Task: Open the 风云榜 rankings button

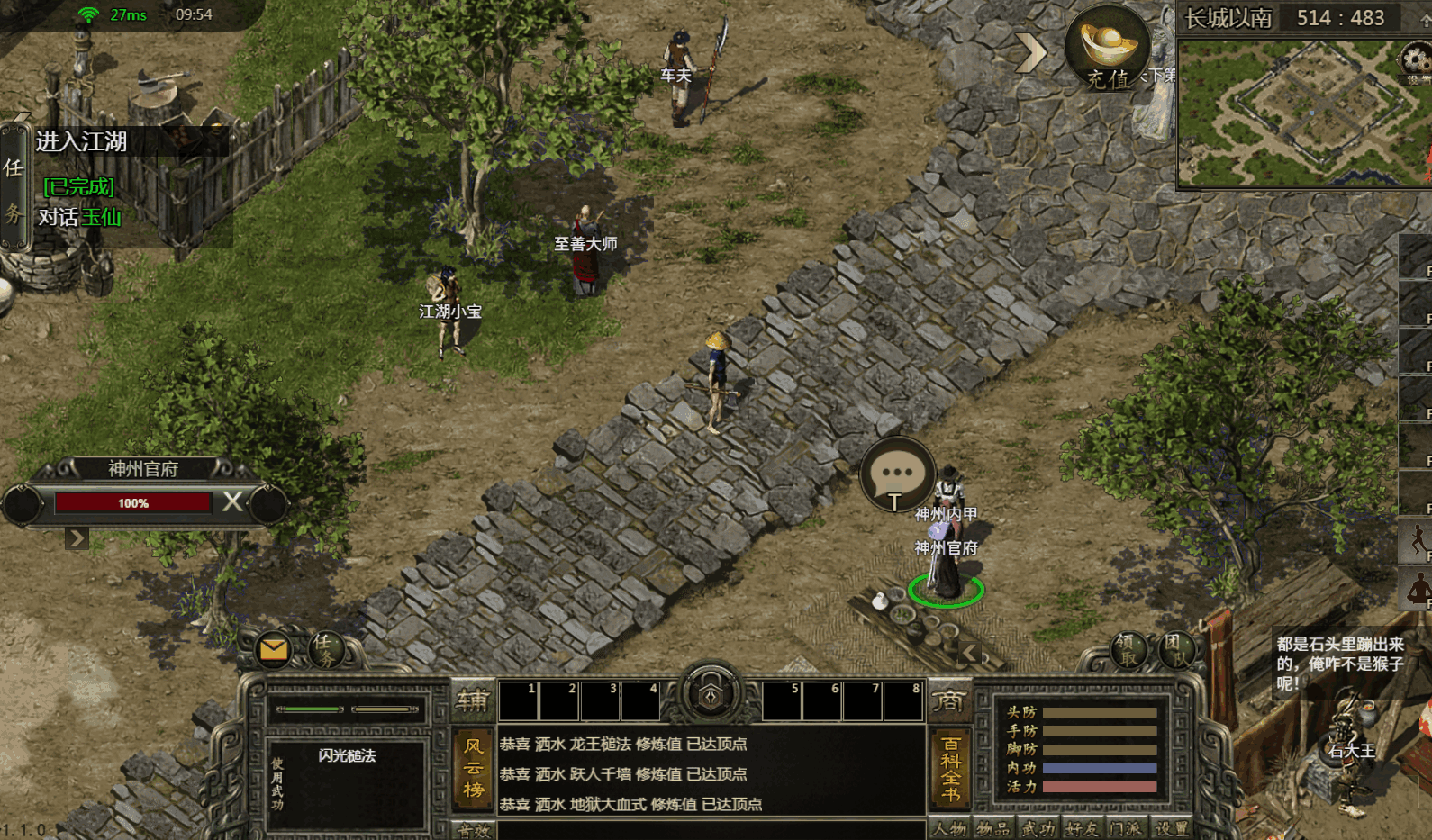Action: click(x=474, y=768)
